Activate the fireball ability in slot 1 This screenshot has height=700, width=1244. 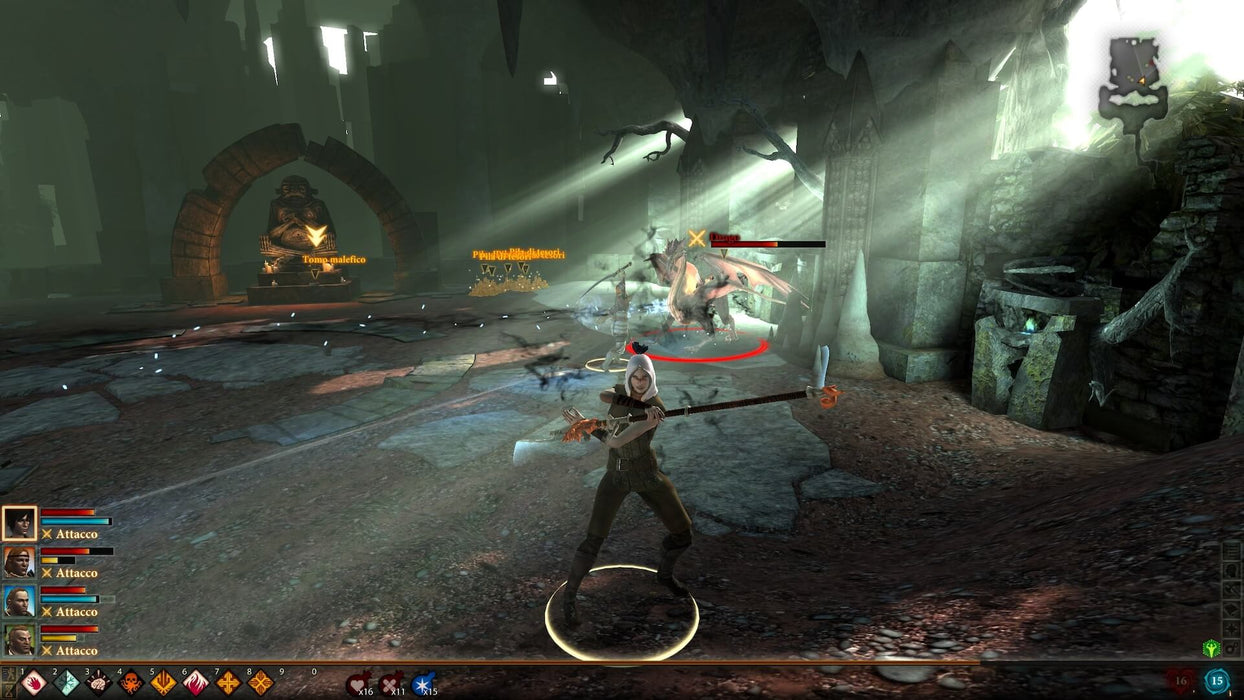(x=35, y=683)
